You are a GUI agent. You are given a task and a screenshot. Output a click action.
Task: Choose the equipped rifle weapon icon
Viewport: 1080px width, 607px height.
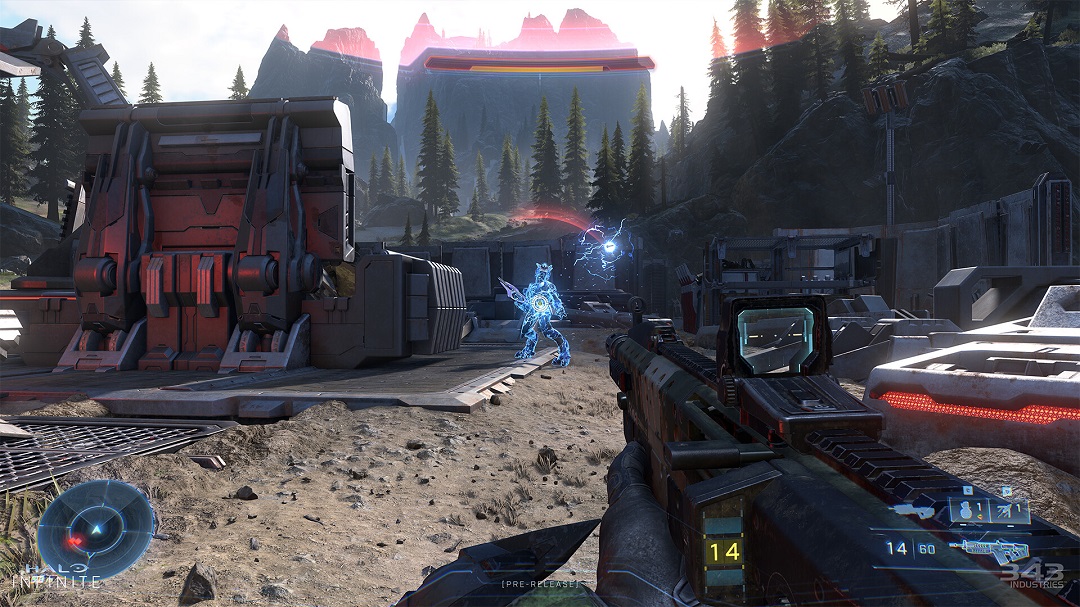click(x=990, y=549)
